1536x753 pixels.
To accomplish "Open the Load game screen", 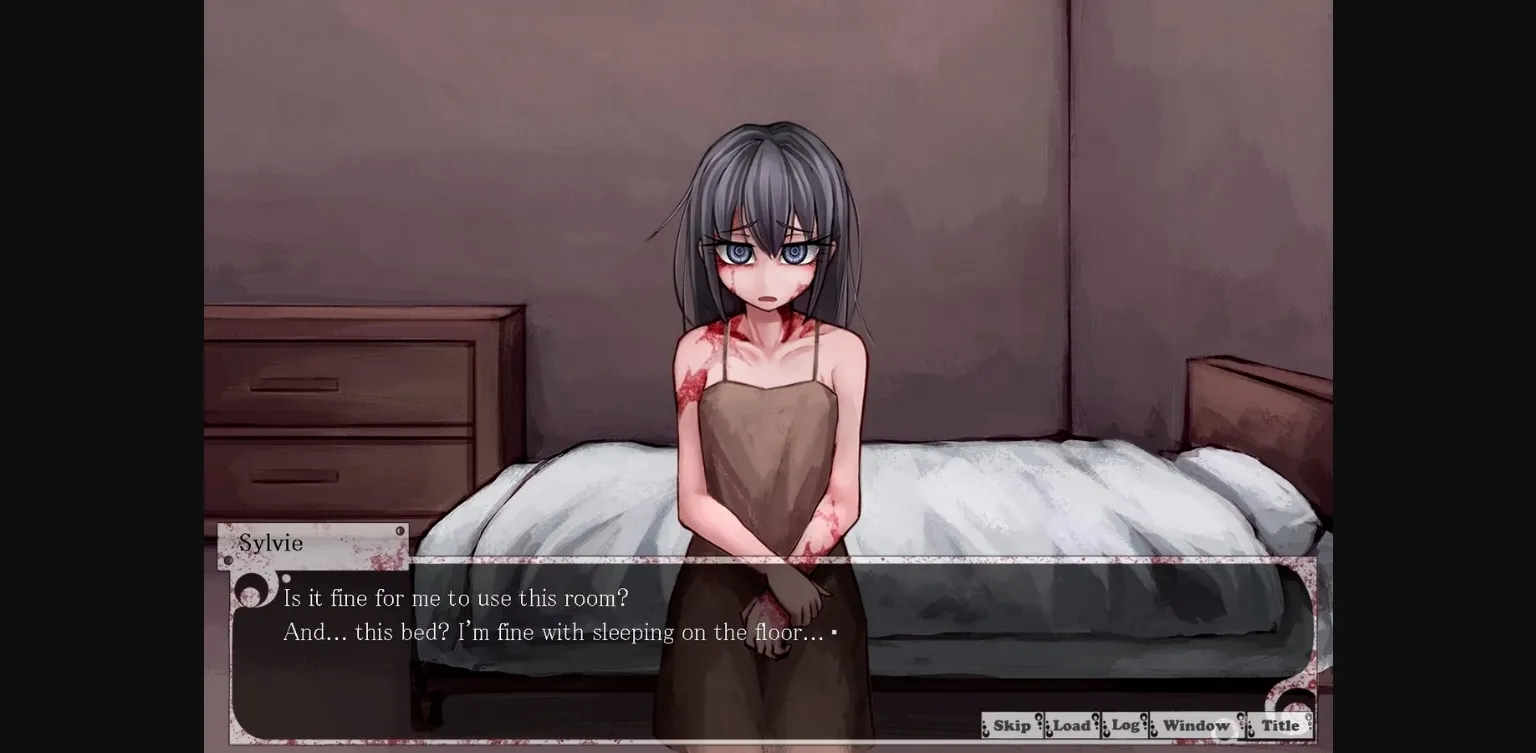I will pos(1072,725).
